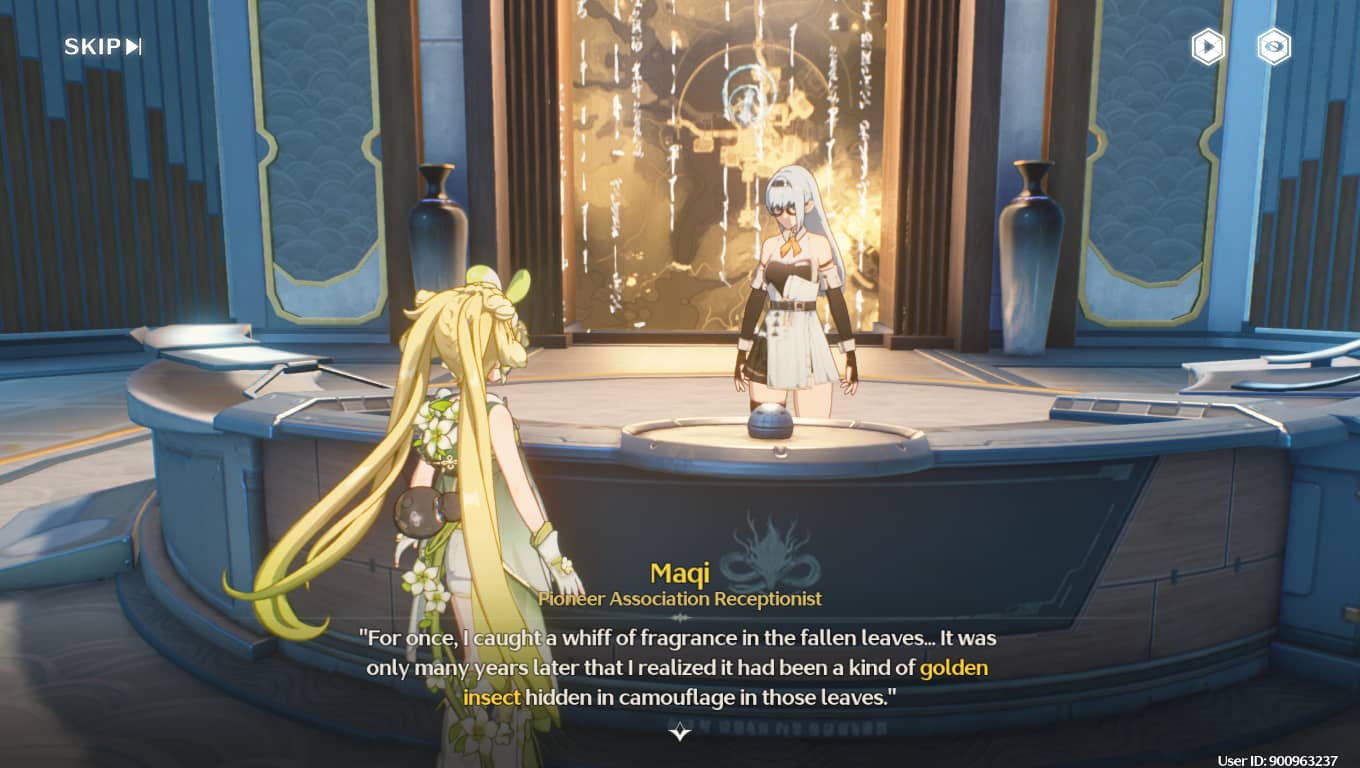Screen dimensions: 1360x768
Task: Select the eye symbol in the right hexagon
Action: click(x=1272, y=46)
